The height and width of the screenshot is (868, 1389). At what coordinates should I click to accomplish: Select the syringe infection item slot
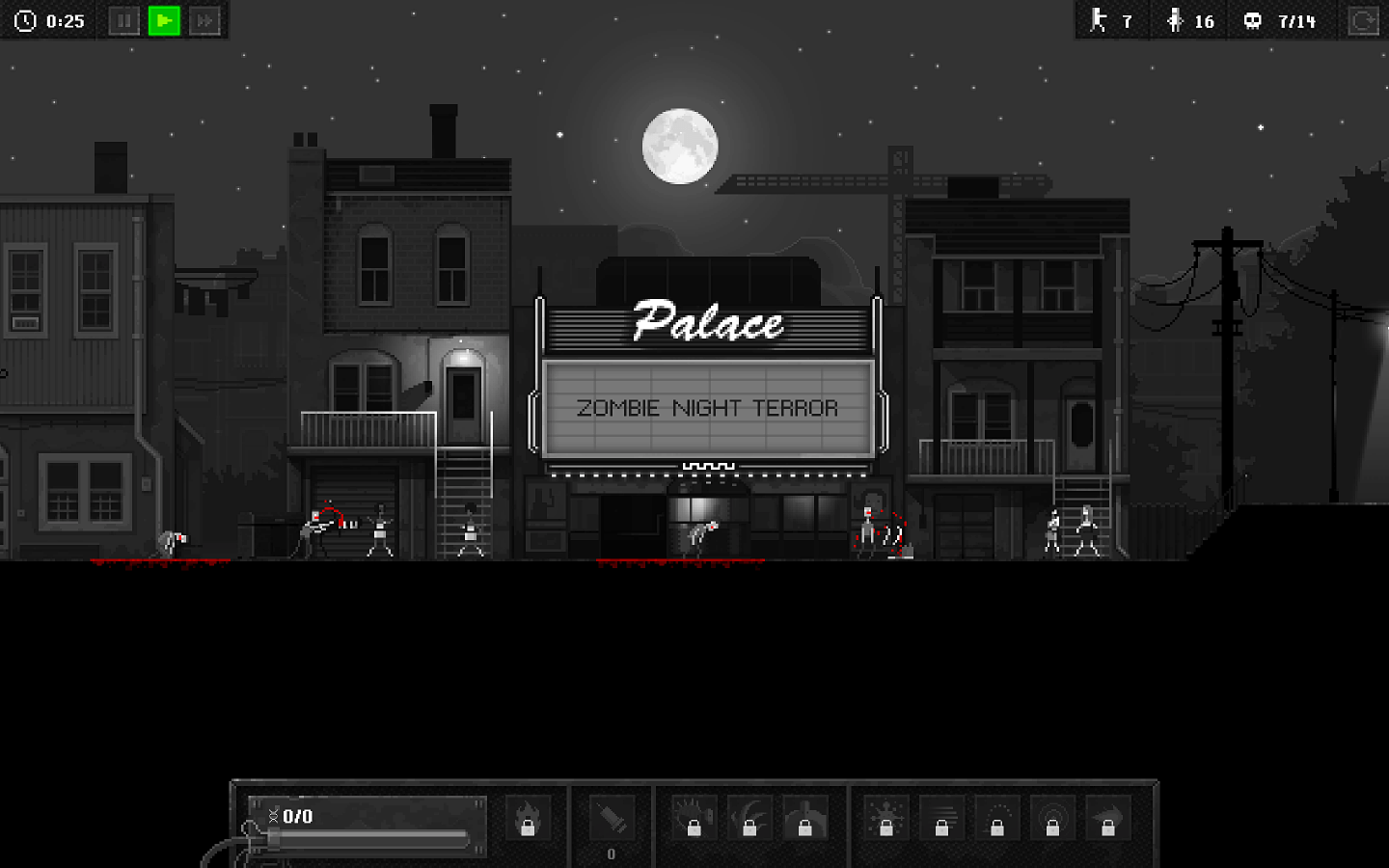click(x=612, y=820)
